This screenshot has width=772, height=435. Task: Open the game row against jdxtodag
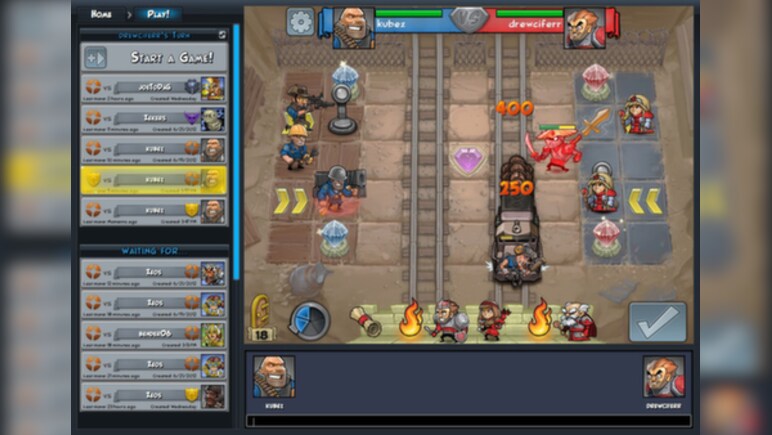pos(153,89)
